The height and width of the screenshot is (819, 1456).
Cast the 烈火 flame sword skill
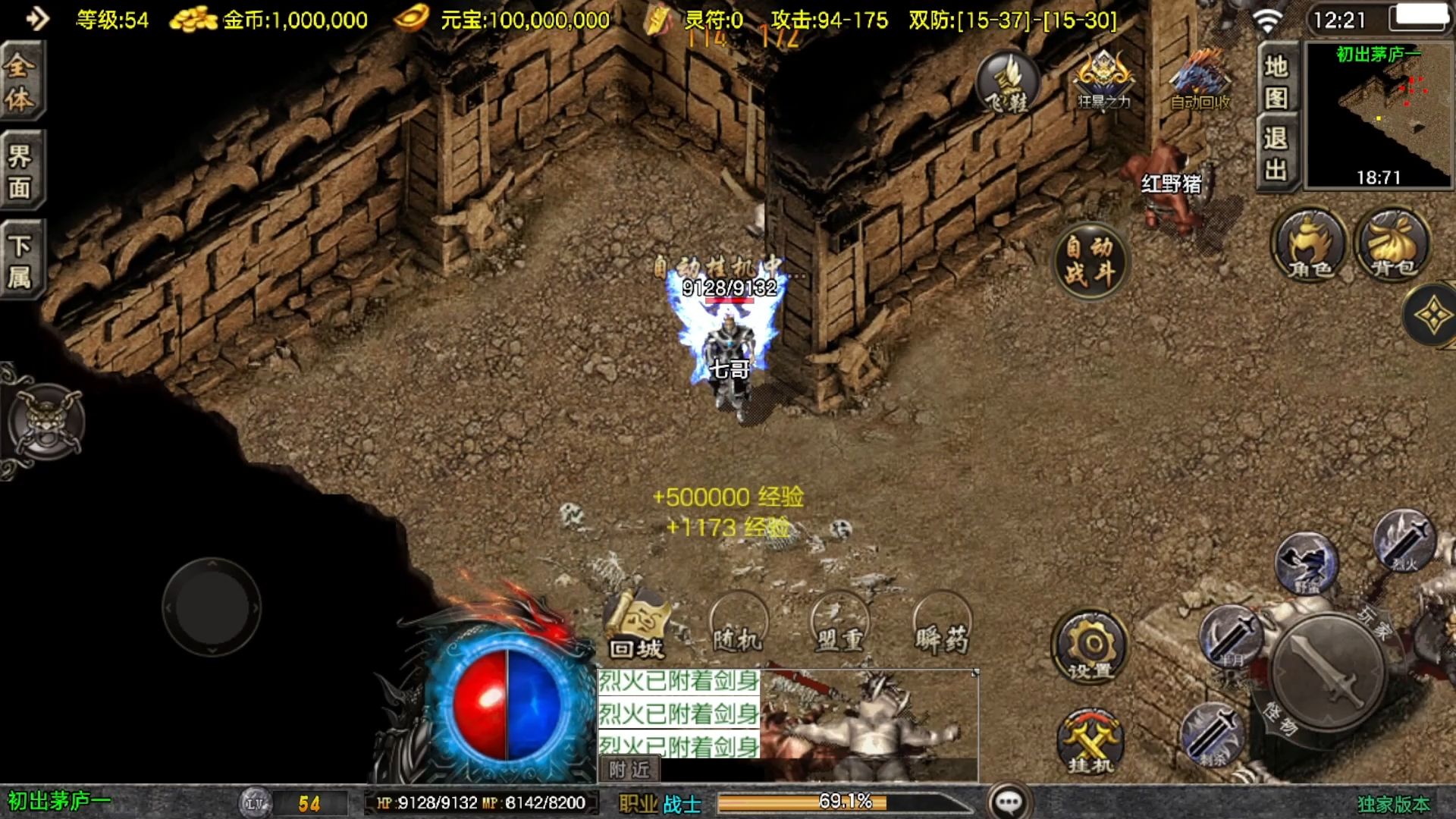[1404, 541]
